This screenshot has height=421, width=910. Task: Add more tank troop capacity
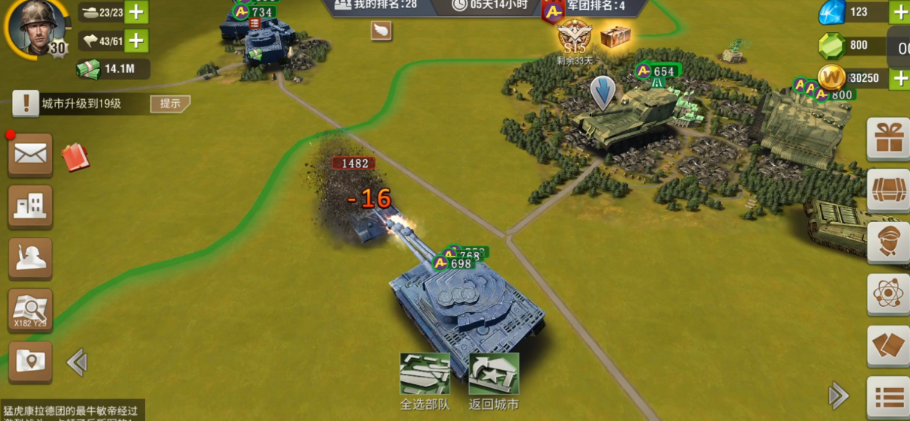pyautogui.click(x=134, y=13)
